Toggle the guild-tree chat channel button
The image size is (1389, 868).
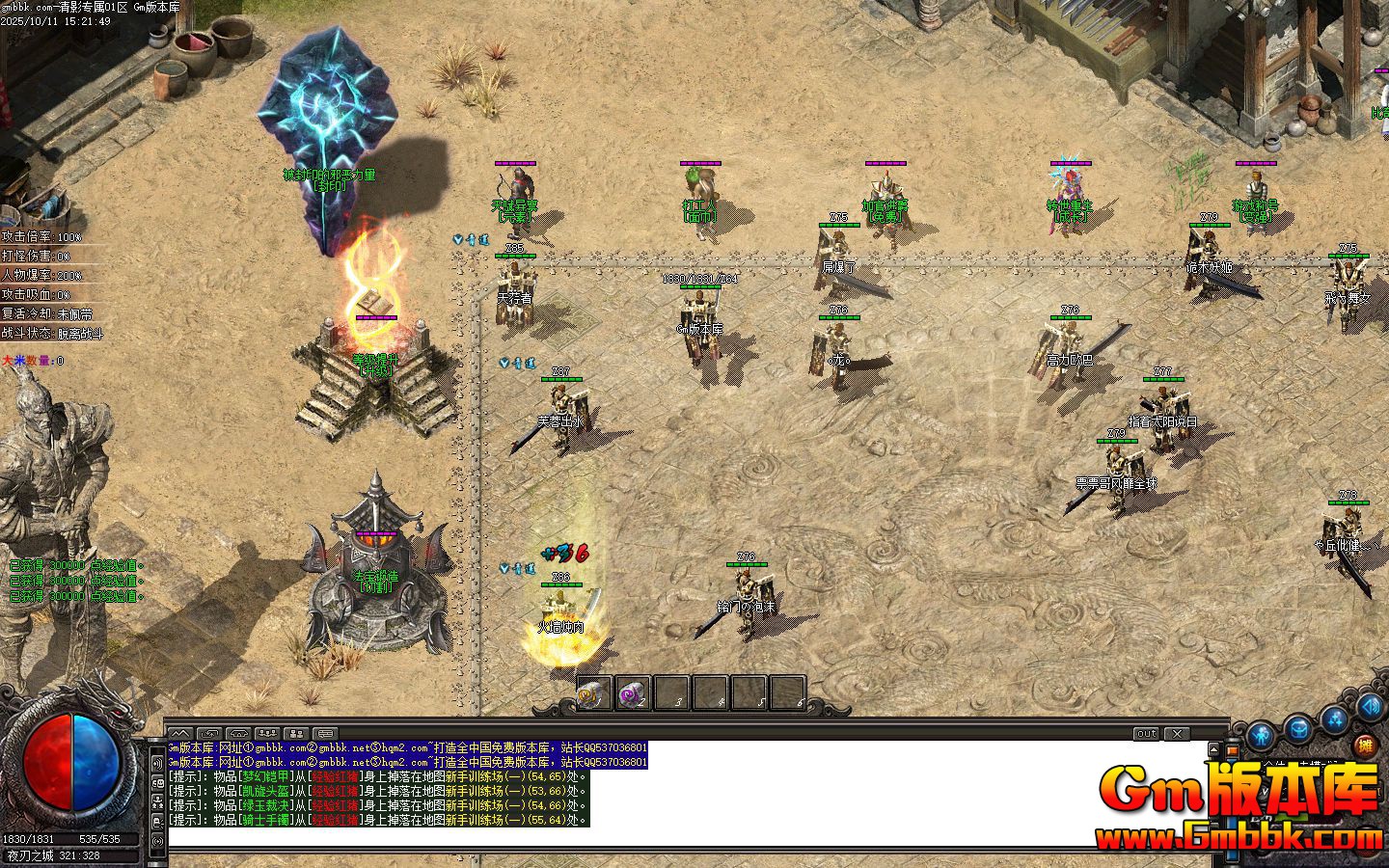pos(158,801)
